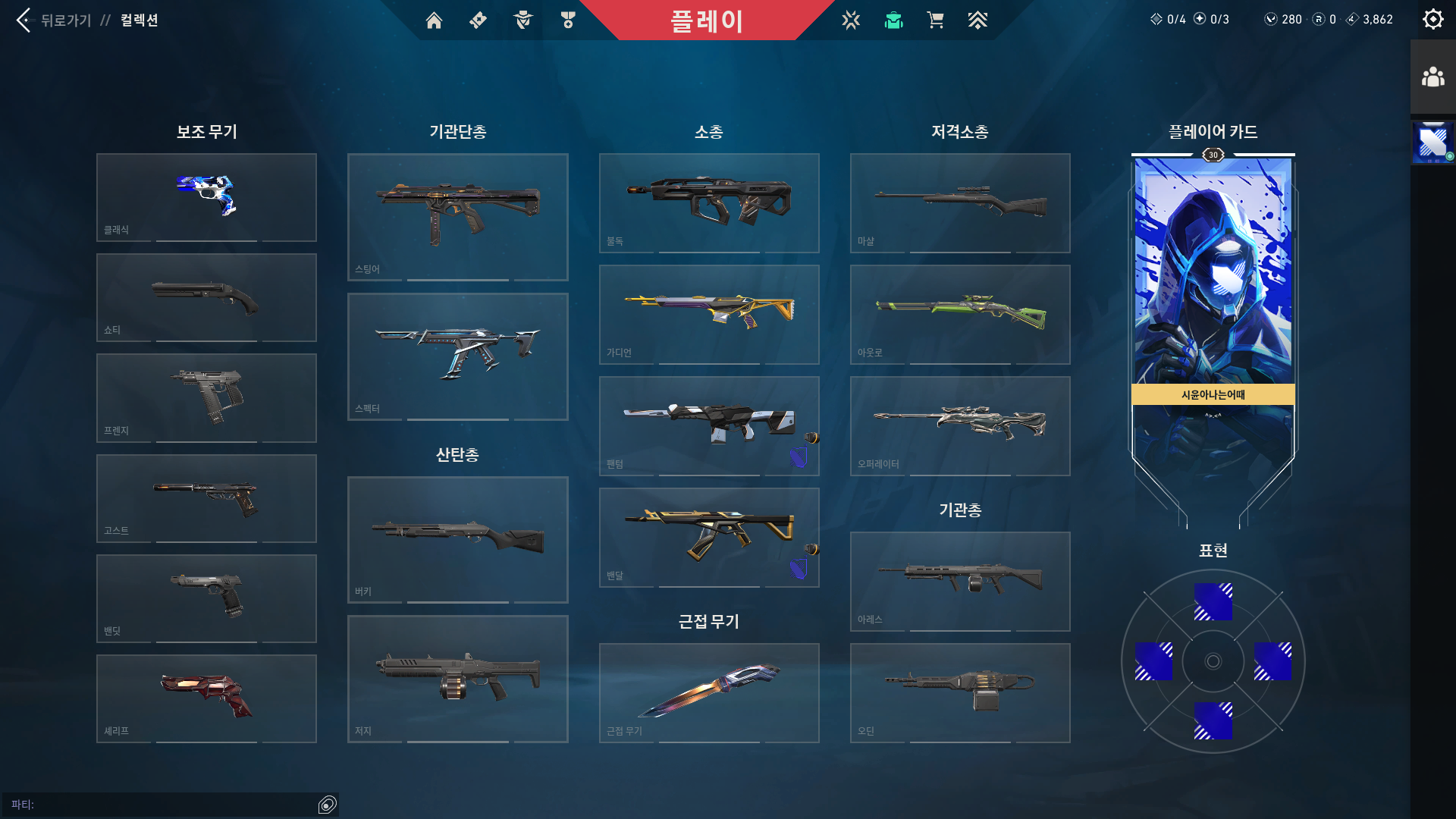Open the VCT esports icon
Image resolution: width=1456 pixels, height=819 pixels.
pos(851,20)
